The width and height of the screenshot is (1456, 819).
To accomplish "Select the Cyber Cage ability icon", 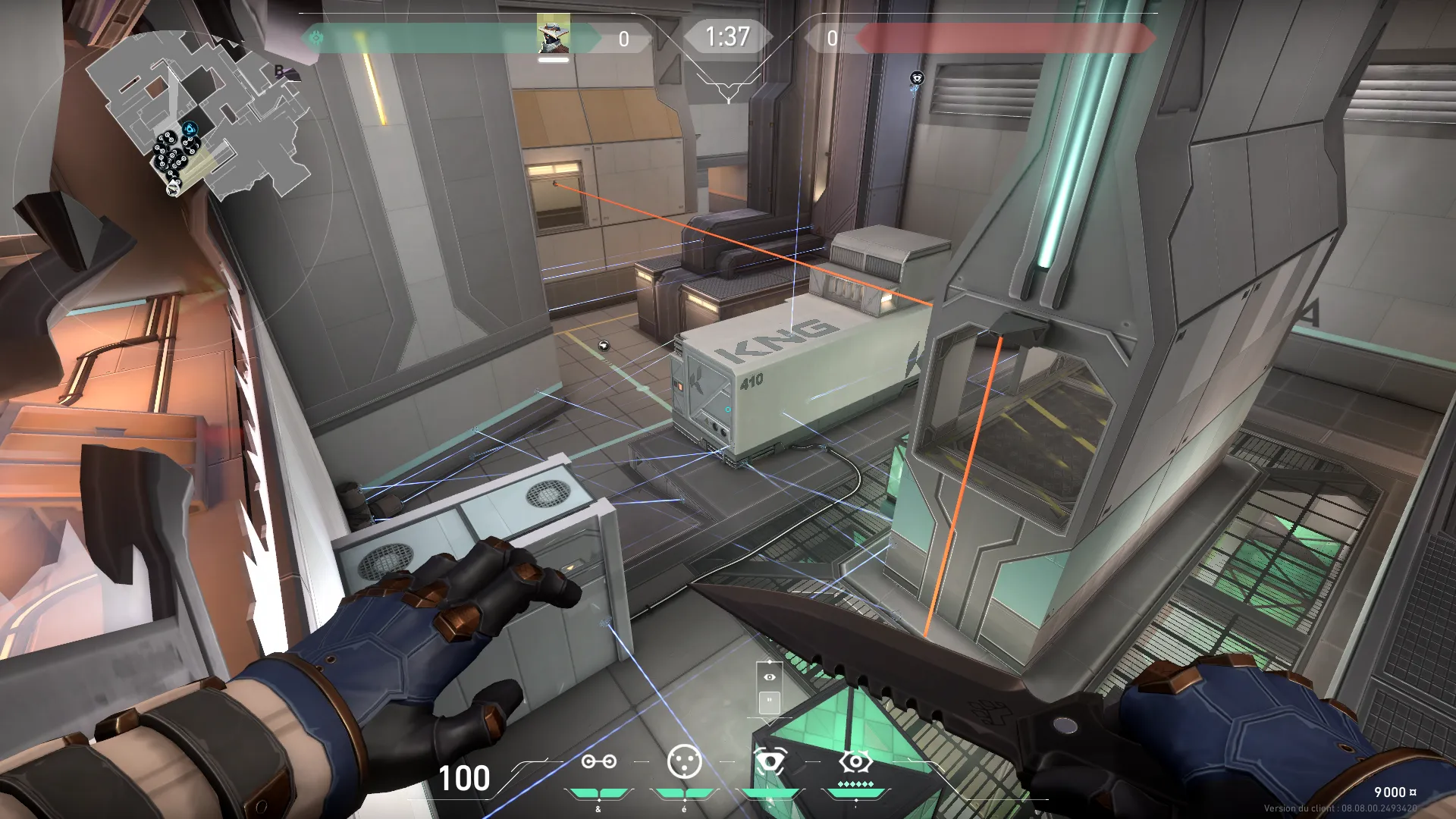I will pyautogui.click(x=684, y=761).
